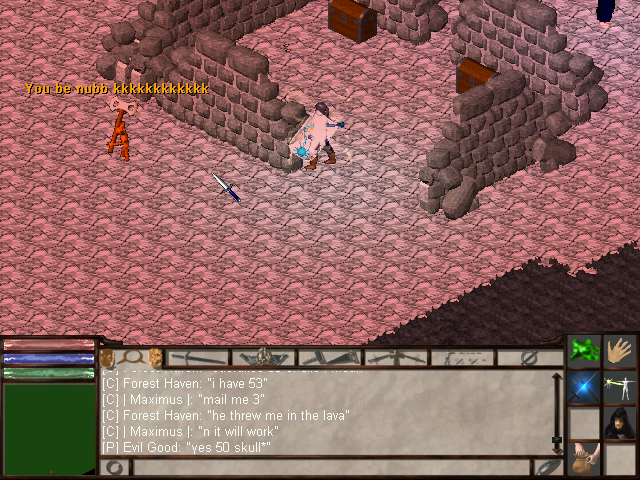The width and height of the screenshot is (640, 480).
Task: Click the chat scrollbar down arrow
Action: click(x=557, y=440)
